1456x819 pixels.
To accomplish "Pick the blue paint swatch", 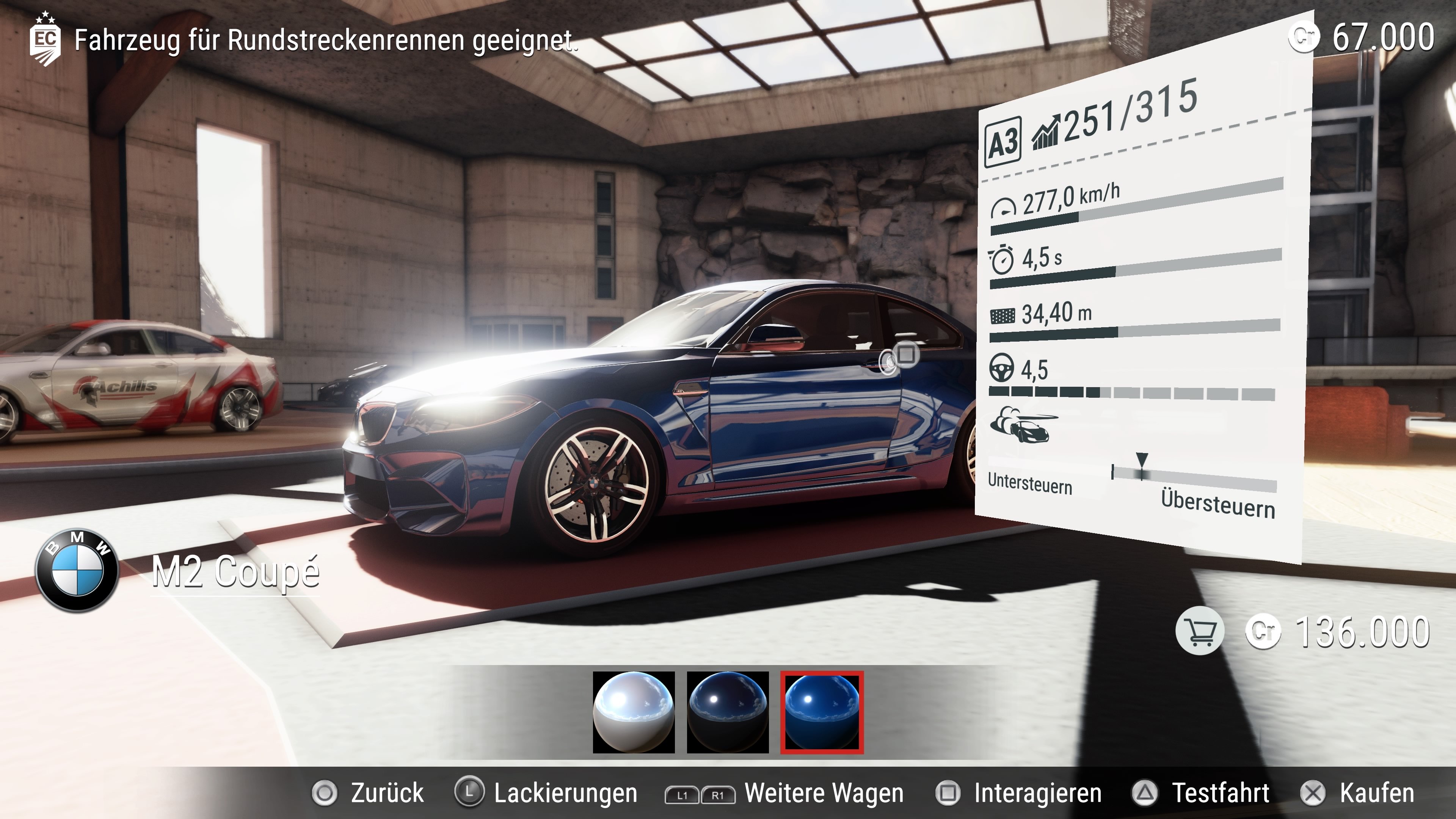I will pos(822,712).
